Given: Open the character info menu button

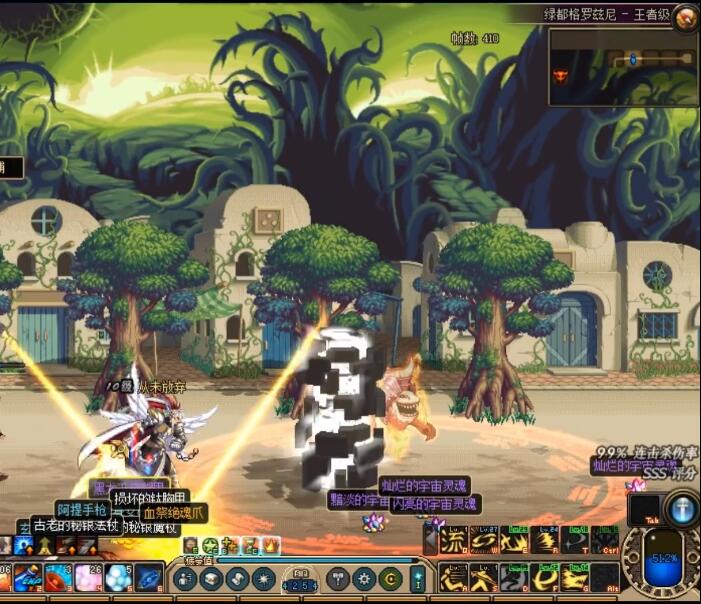Looking at the screenshot, I should [185, 579].
